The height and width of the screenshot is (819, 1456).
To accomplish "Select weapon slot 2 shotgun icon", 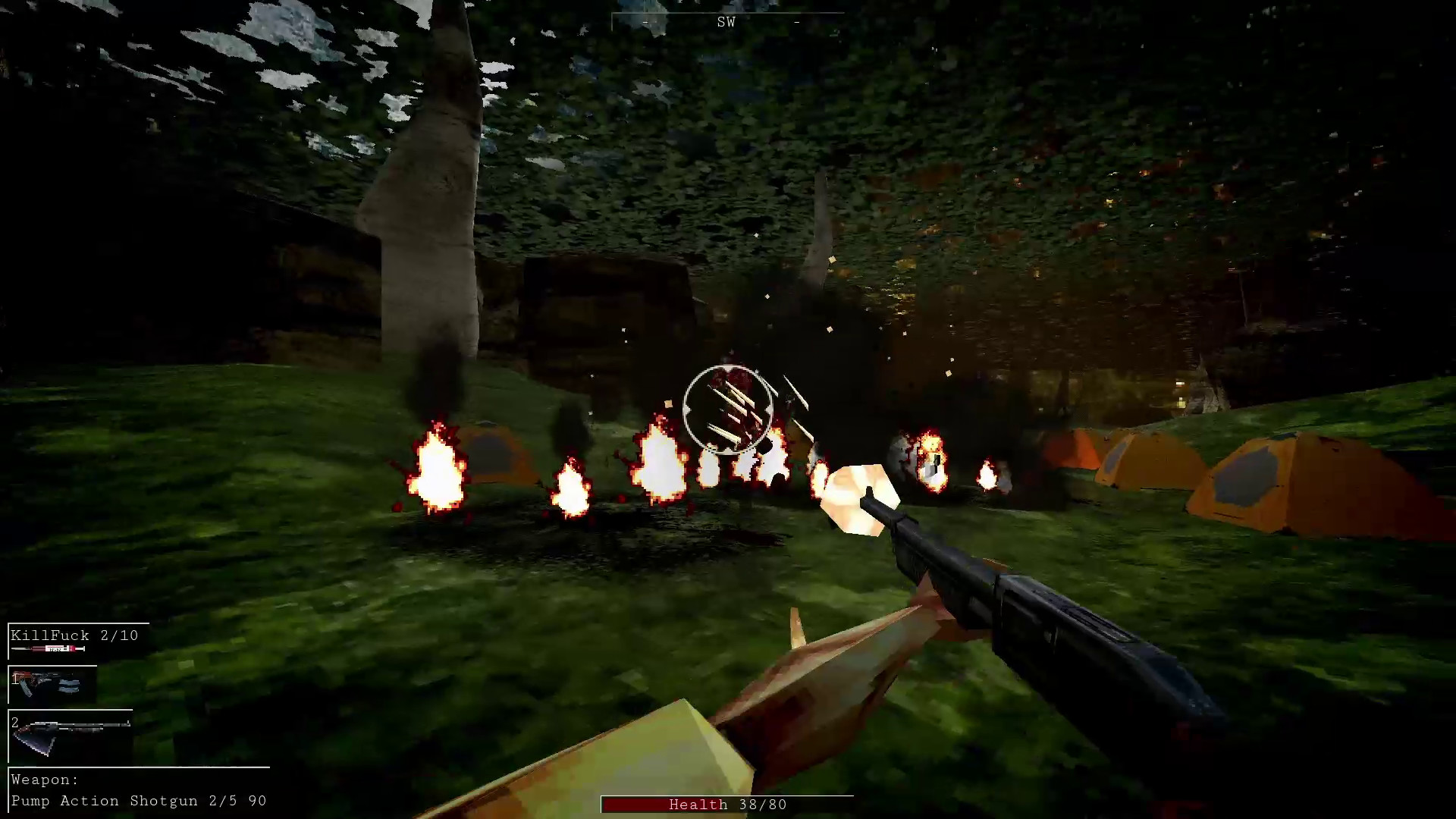I will (x=72, y=734).
